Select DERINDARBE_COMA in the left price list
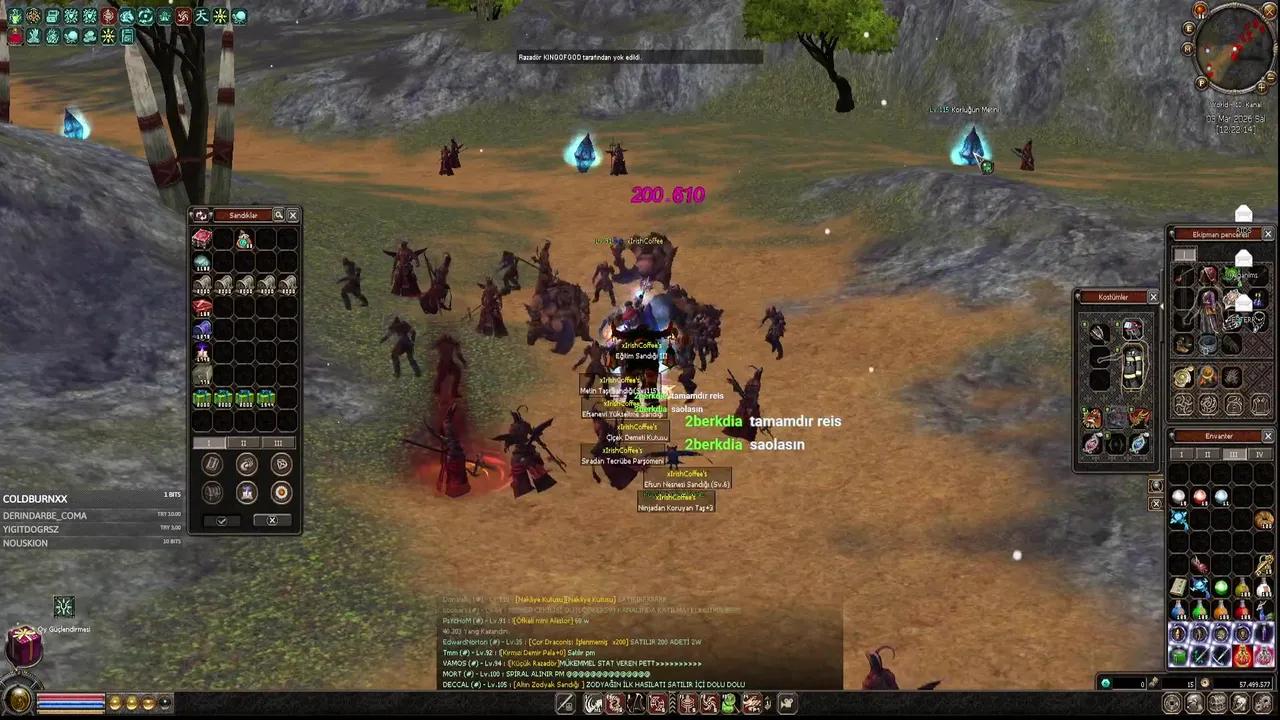This screenshot has height=720, width=1280. pyautogui.click(x=45, y=515)
